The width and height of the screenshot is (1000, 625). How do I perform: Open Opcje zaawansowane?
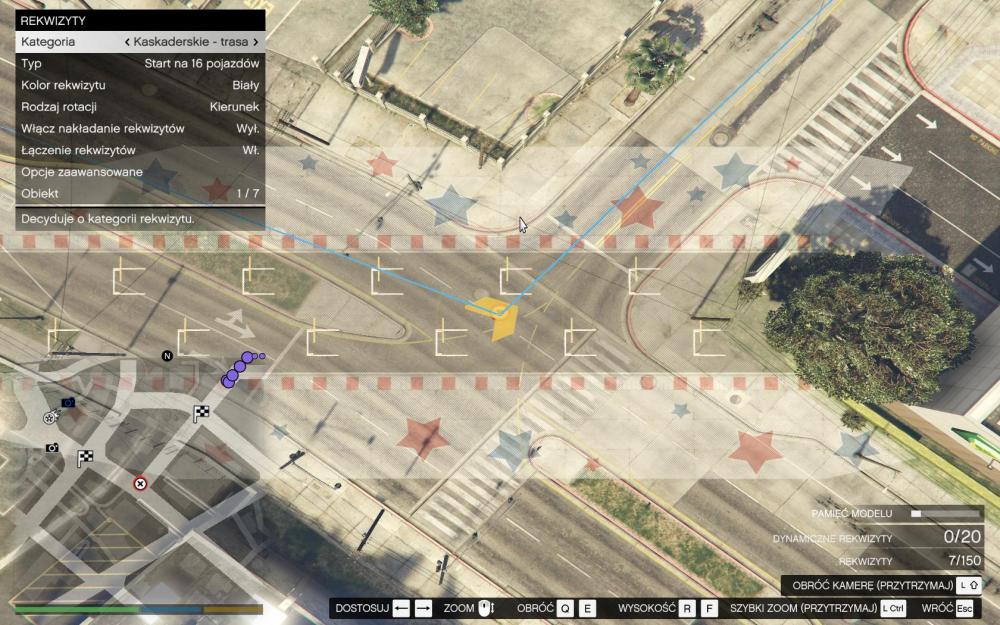(140, 172)
